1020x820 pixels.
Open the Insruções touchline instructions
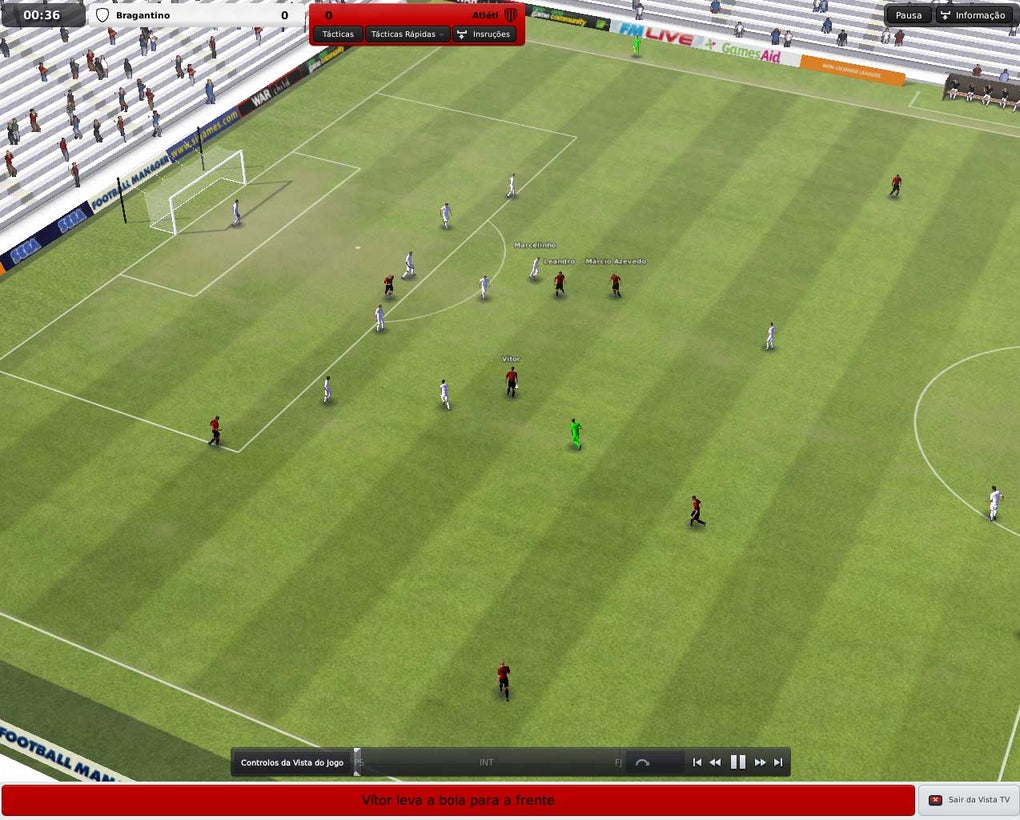484,34
